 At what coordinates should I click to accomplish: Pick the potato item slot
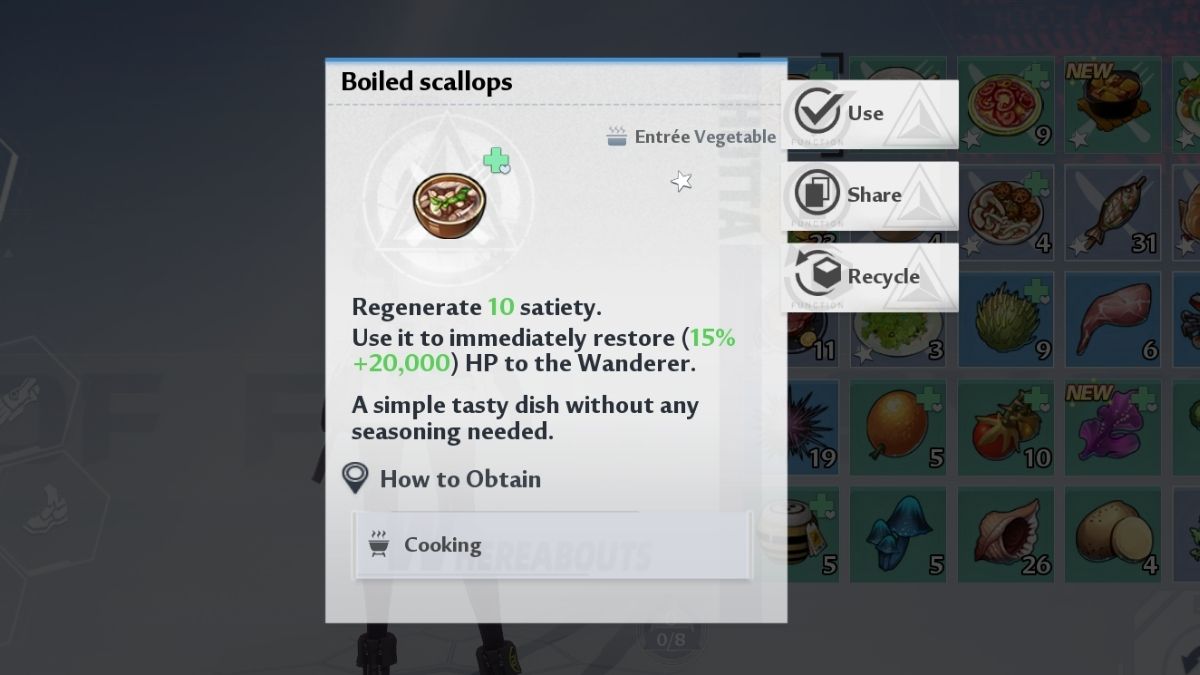[x=1112, y=535]
